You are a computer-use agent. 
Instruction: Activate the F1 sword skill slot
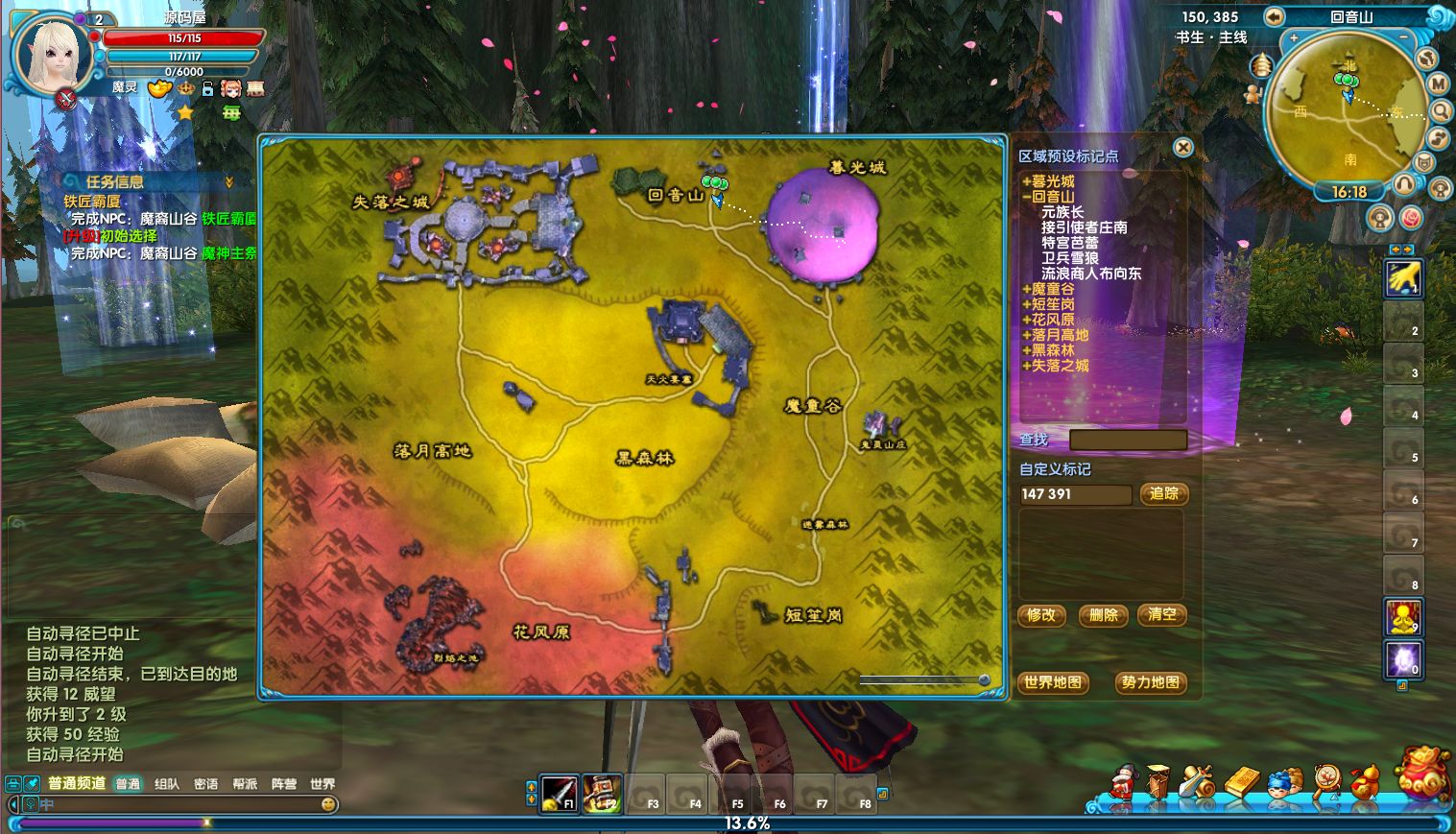click(559, 793)
